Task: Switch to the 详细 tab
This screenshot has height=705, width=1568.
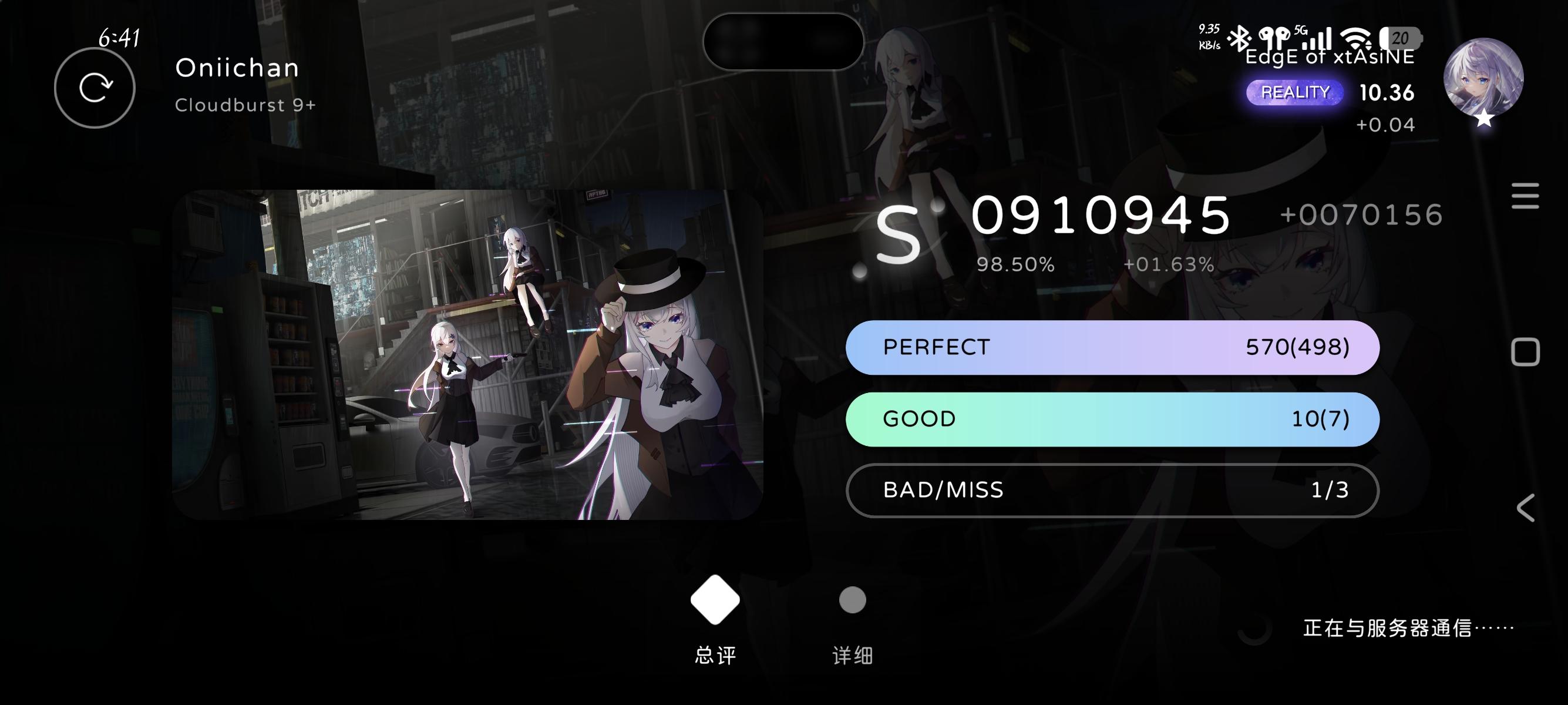Action: (852, 654)
